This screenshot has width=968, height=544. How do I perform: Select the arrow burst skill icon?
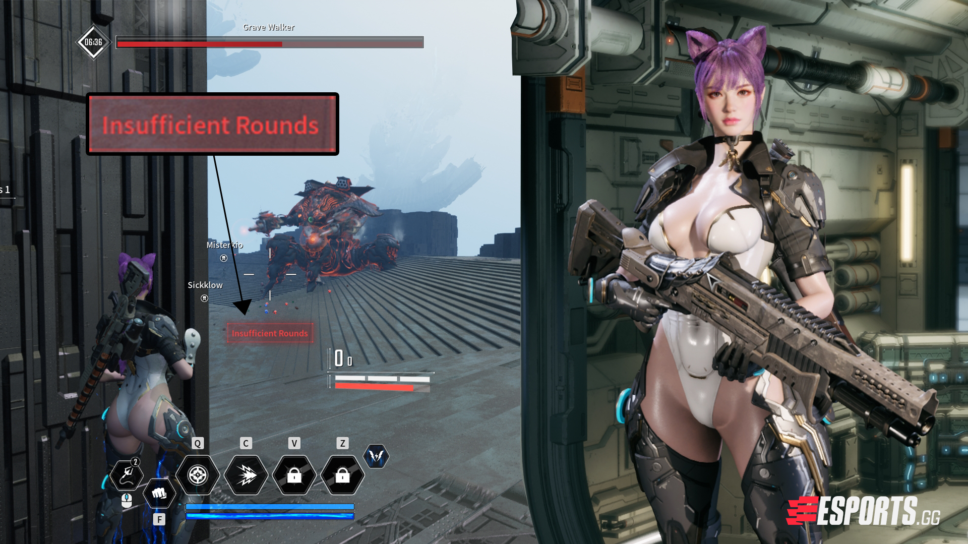(245, 475)
